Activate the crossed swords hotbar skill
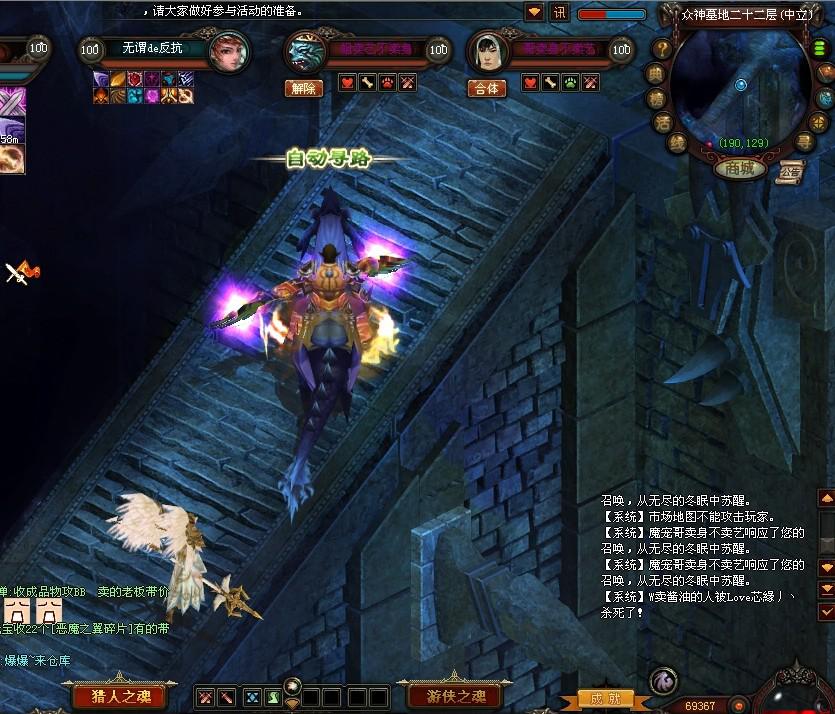Image resolution: width=835 pixels, height=714 pixels. (205, 696)
